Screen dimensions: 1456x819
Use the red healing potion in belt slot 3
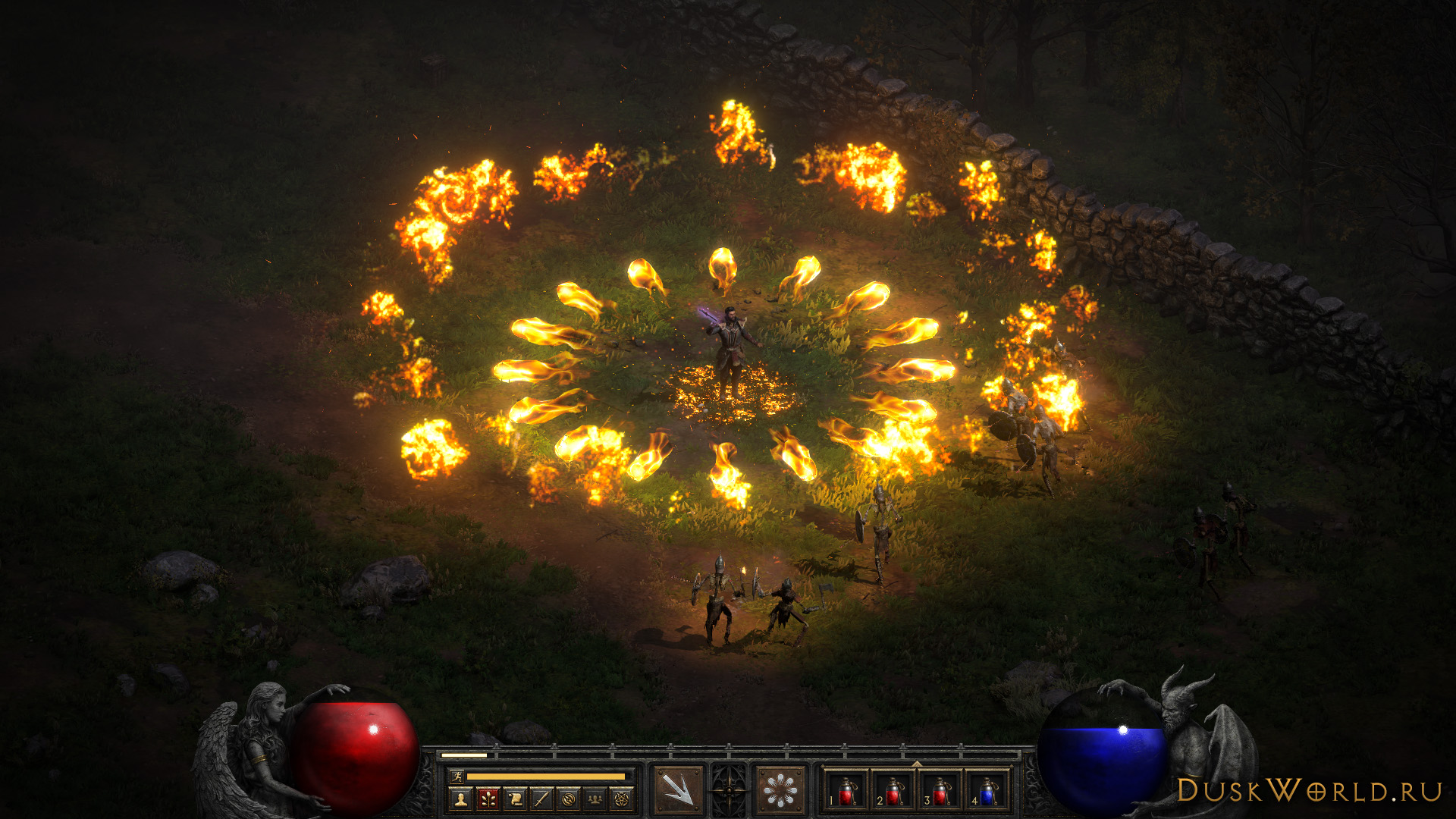pos(940,791)
